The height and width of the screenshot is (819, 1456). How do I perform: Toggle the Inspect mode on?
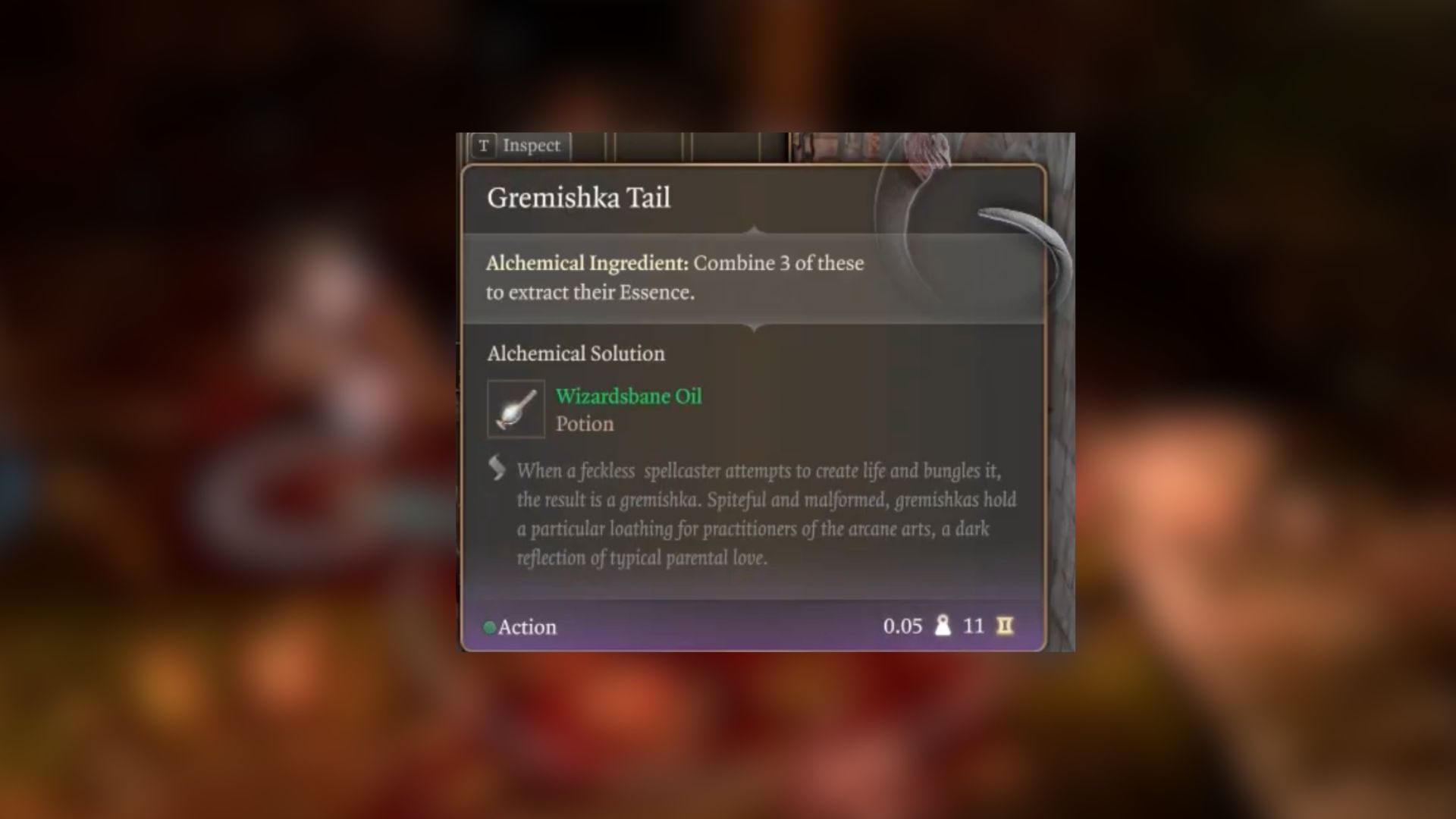[x=530, y=146]
